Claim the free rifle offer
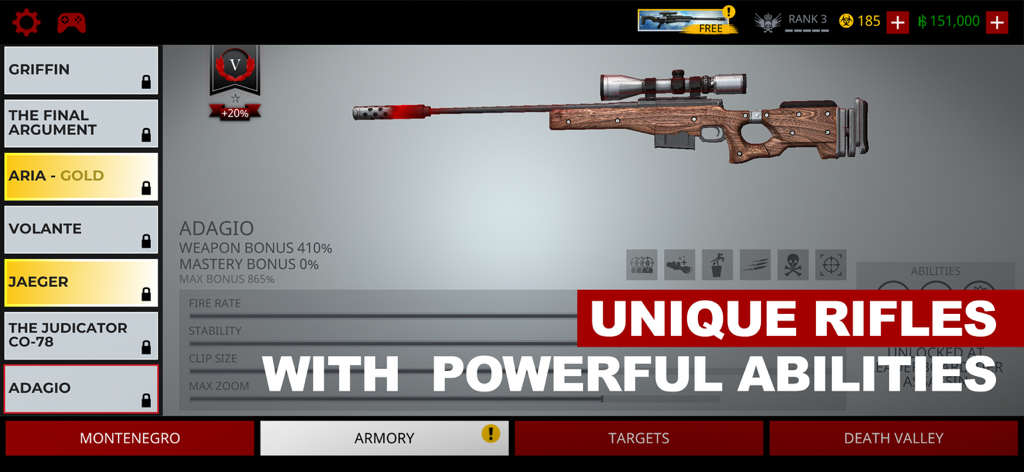This screenshot has height=472, width=1024. [687, 21]
